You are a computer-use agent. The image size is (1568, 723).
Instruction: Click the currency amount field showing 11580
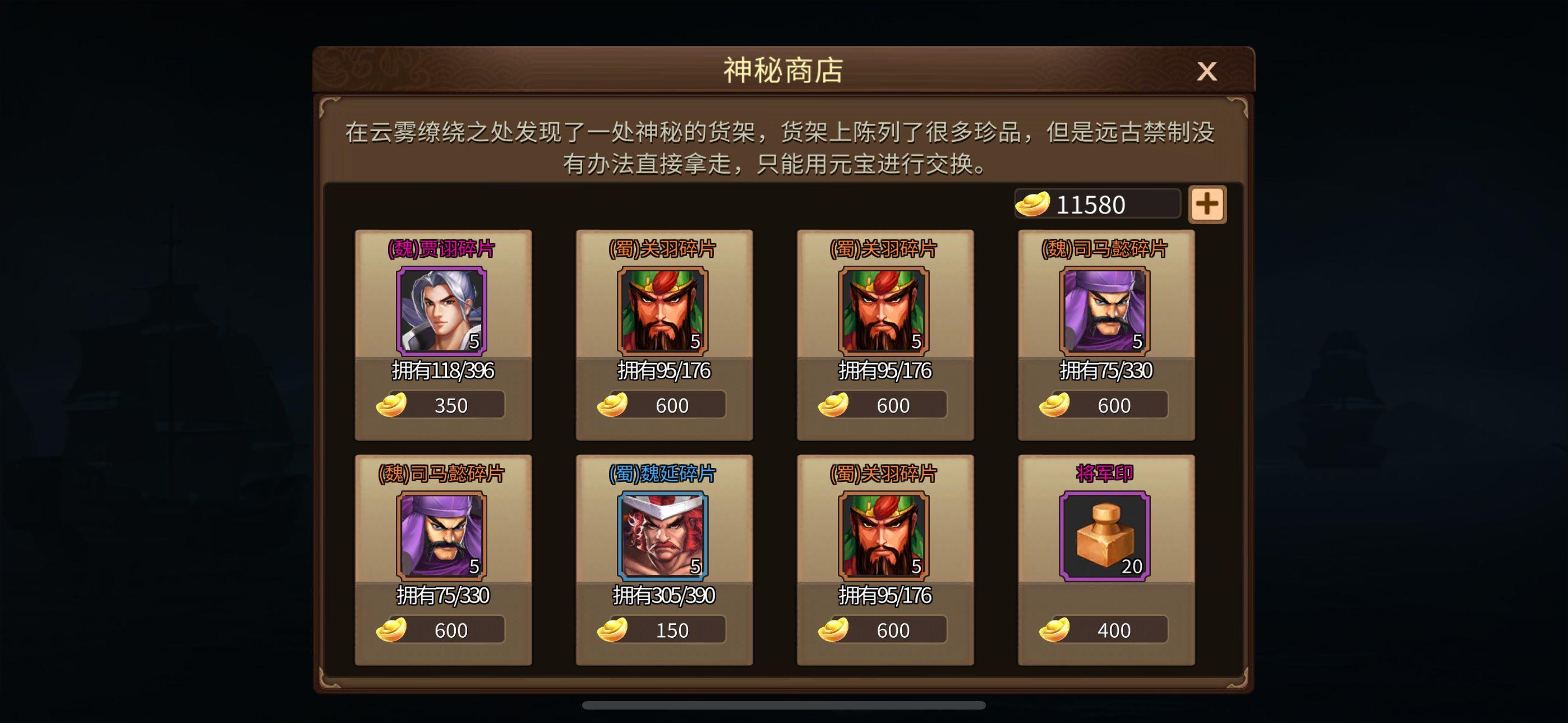pos(1099,205)
